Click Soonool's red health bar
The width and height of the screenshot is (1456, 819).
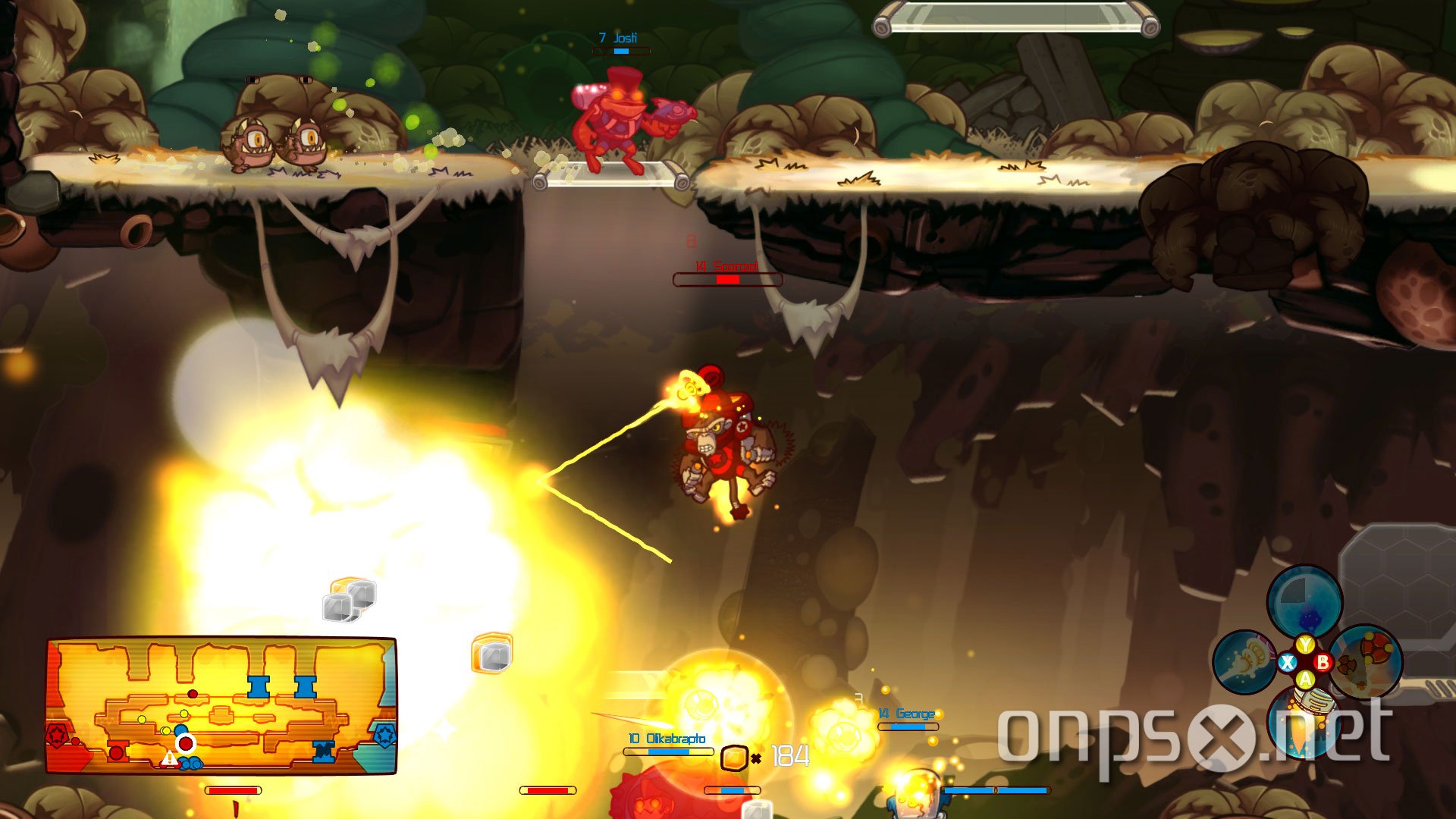pyautogui.click(x=728, y=280)
